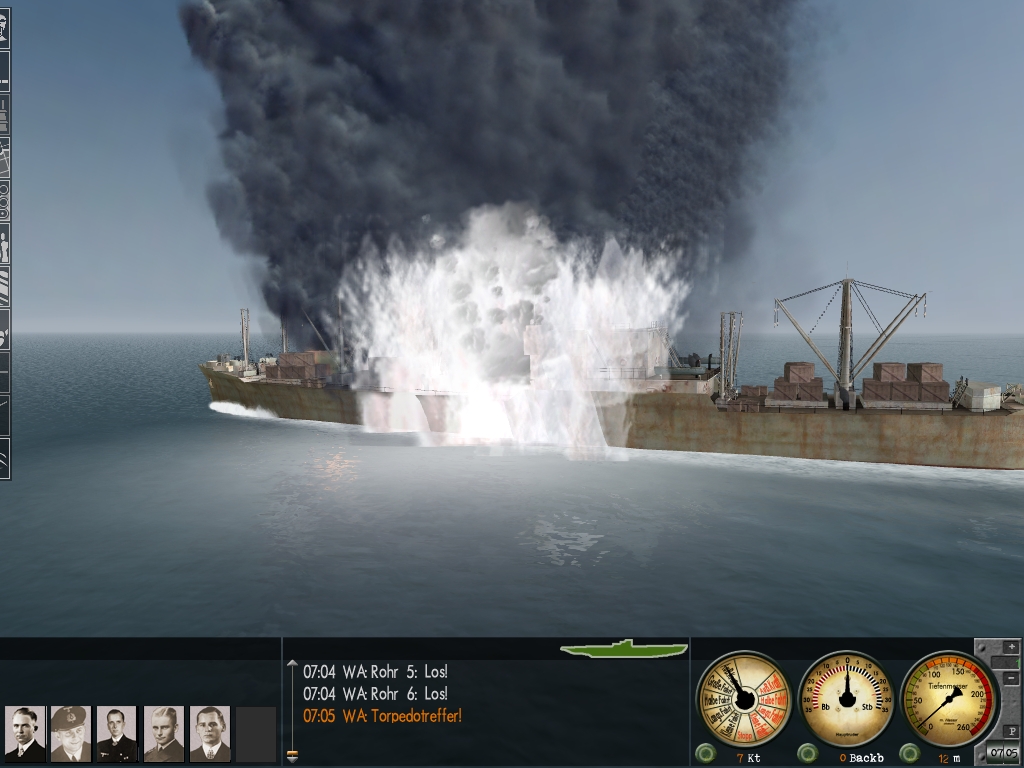This screenshot has width=1024, height=768.
Task: Toggle the green button under the rudder dial
Action: click(x=807, y=753)
